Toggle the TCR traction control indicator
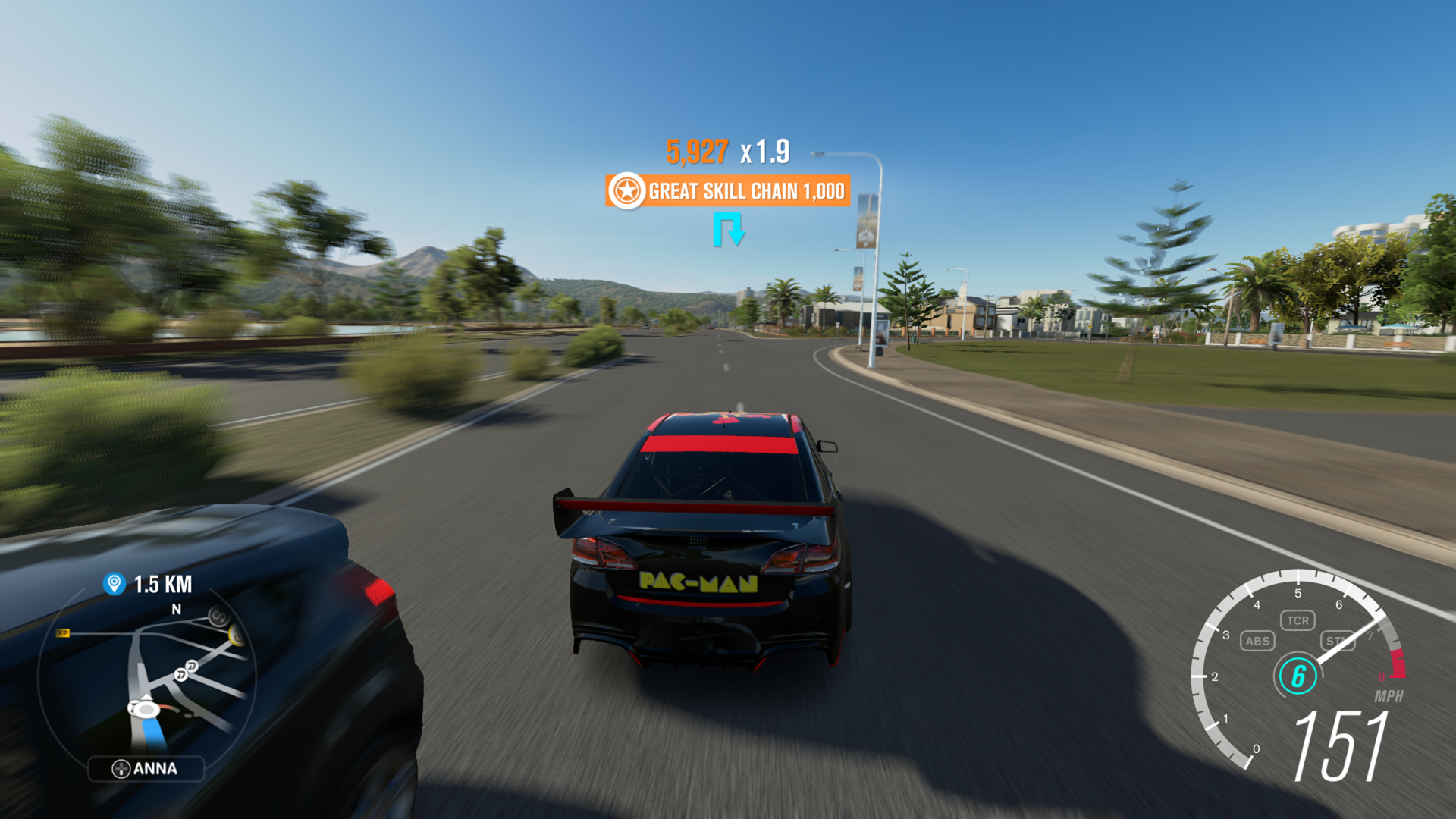The image size is (1456, 819). point(1298,620)
